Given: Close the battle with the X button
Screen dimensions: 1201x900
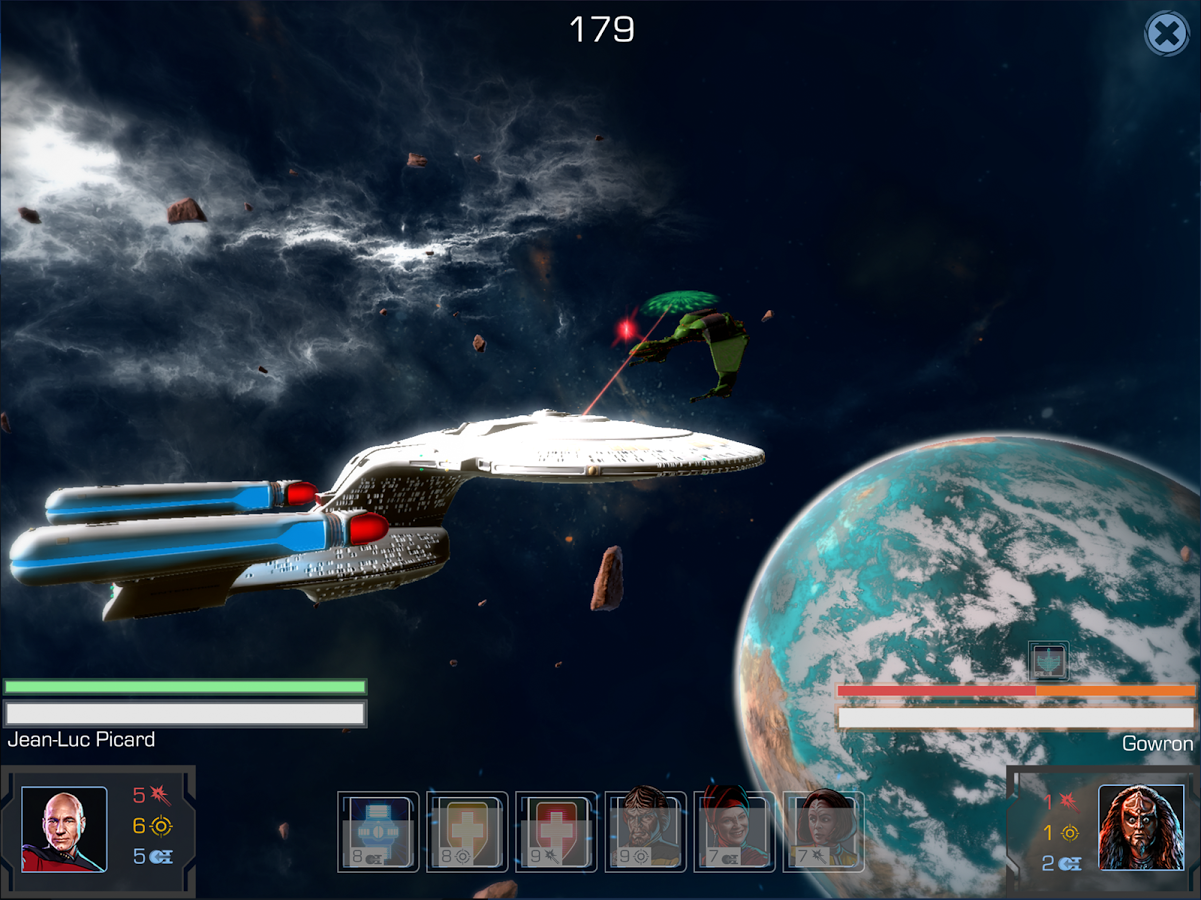Looking at the screenshot, I should [1165, 35].
